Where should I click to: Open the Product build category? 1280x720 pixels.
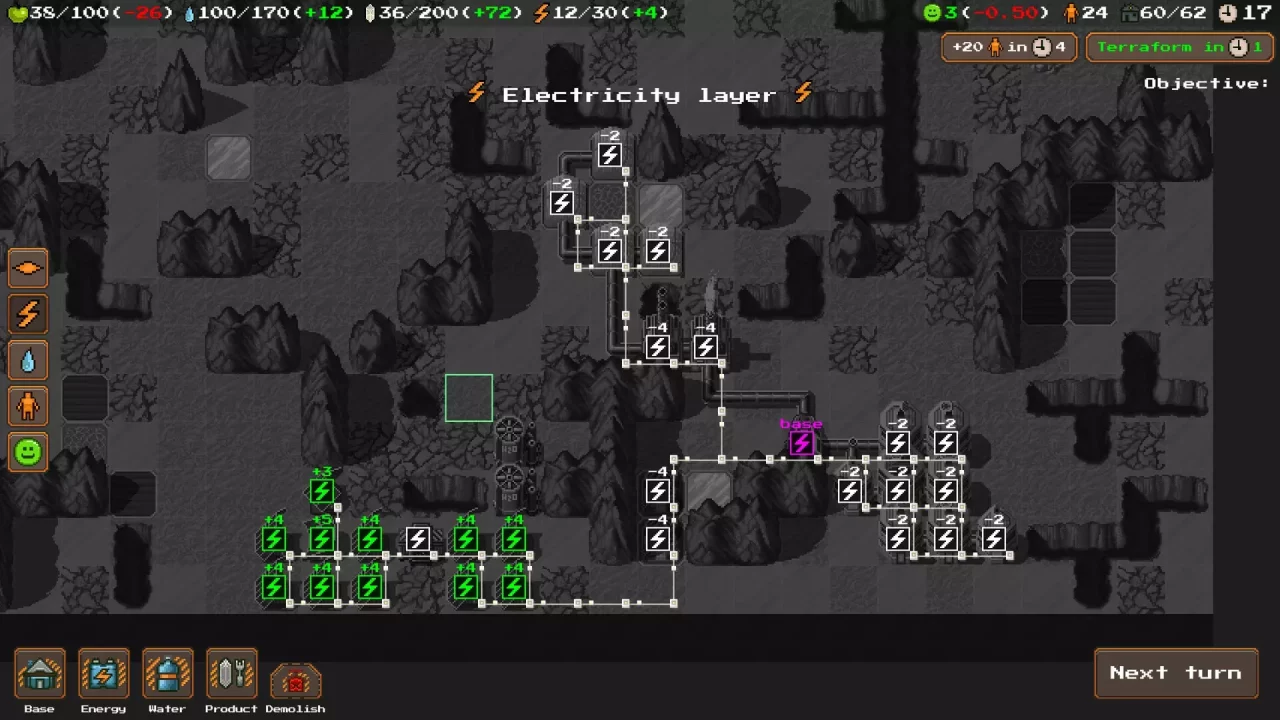[x=231, y=675]
